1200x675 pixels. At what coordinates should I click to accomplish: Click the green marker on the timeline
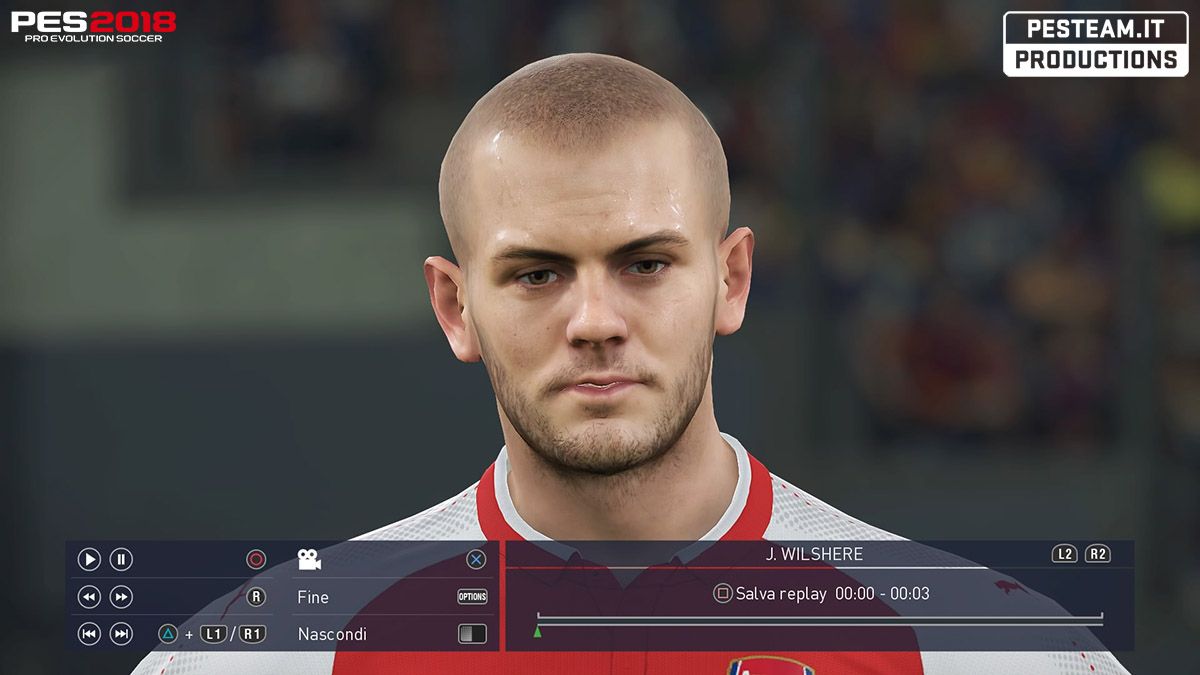(538, 631)
